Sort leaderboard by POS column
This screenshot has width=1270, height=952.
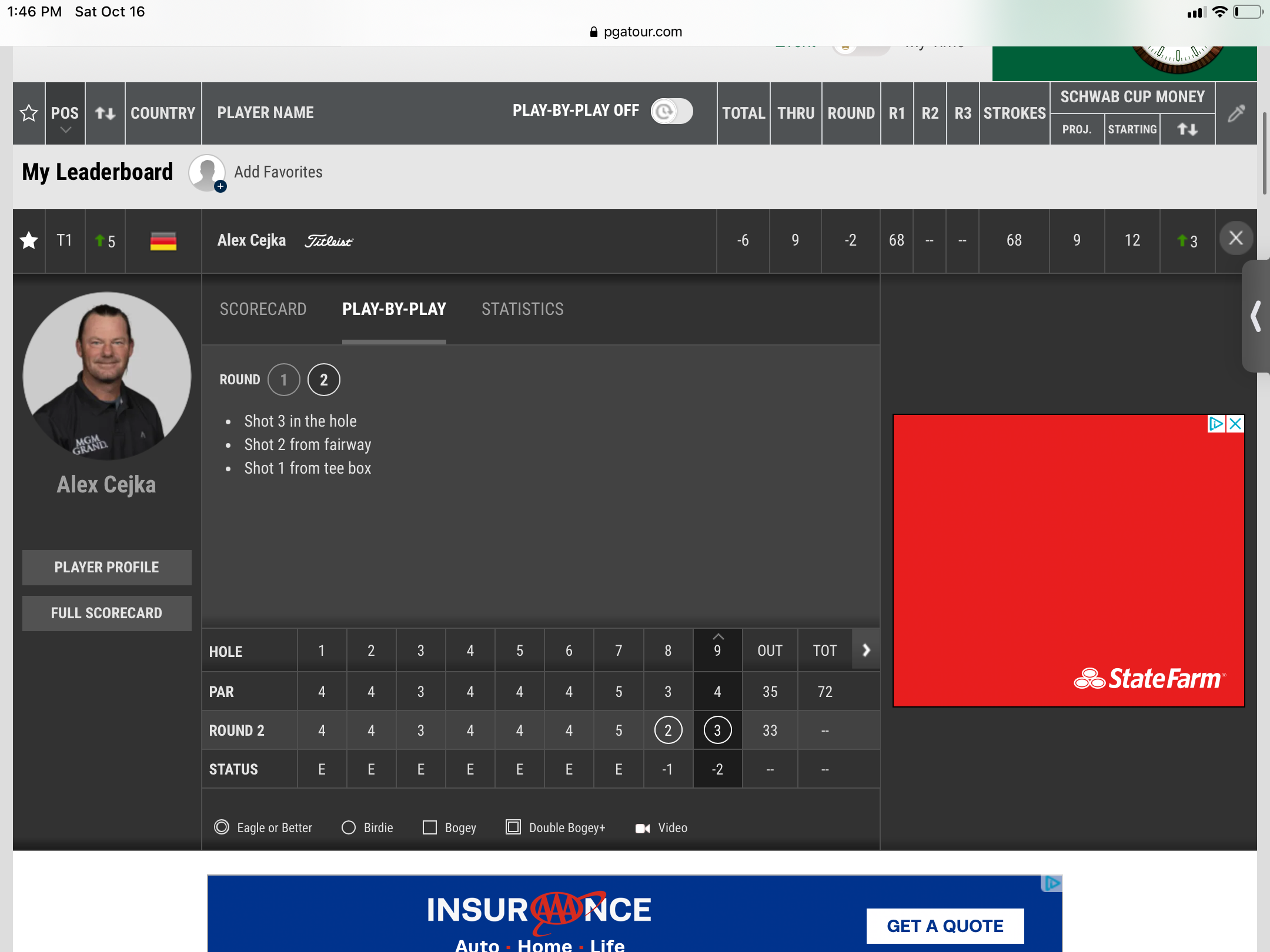65,113
